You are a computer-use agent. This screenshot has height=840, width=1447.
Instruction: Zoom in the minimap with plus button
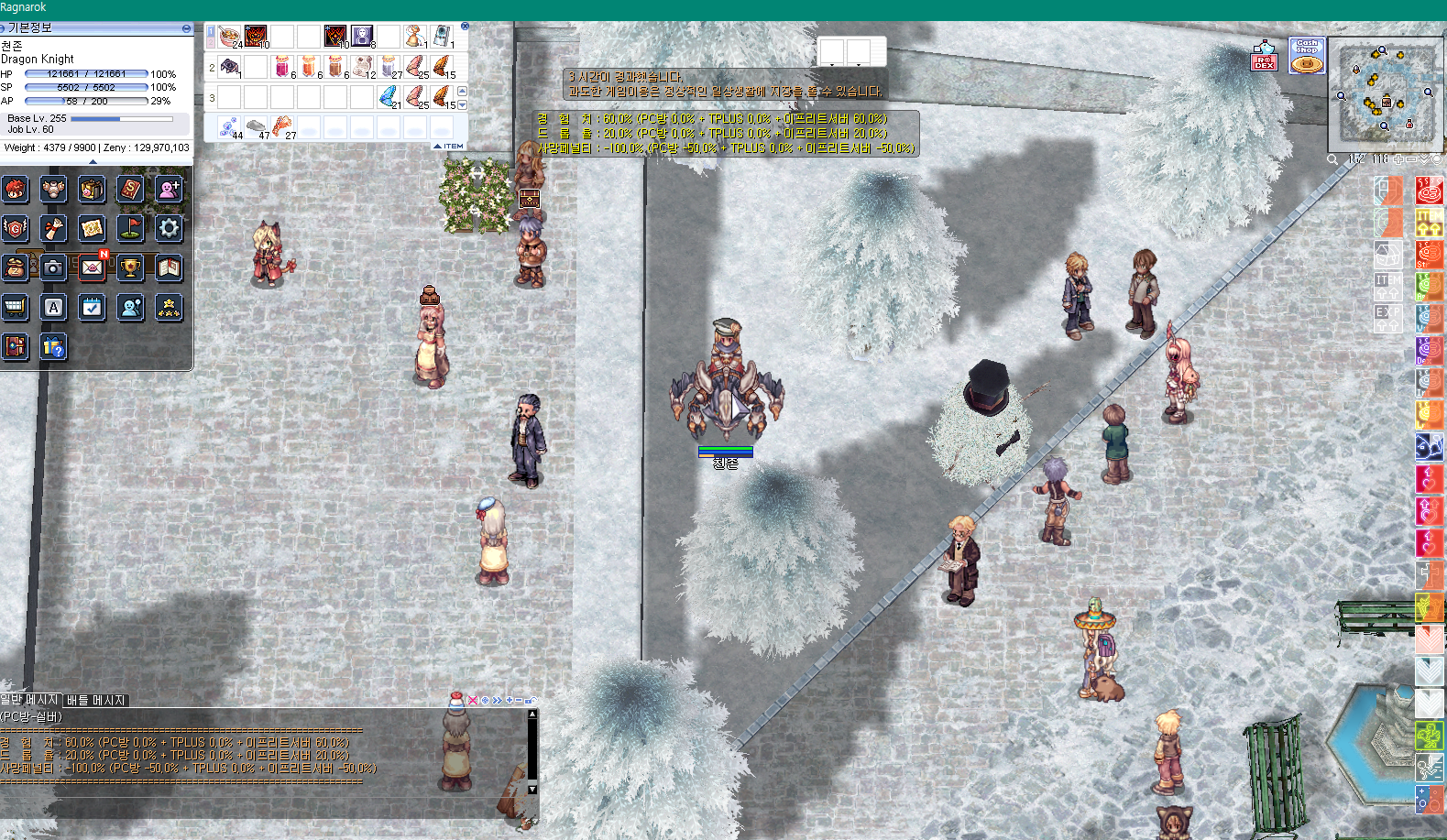click(1399, 159)
